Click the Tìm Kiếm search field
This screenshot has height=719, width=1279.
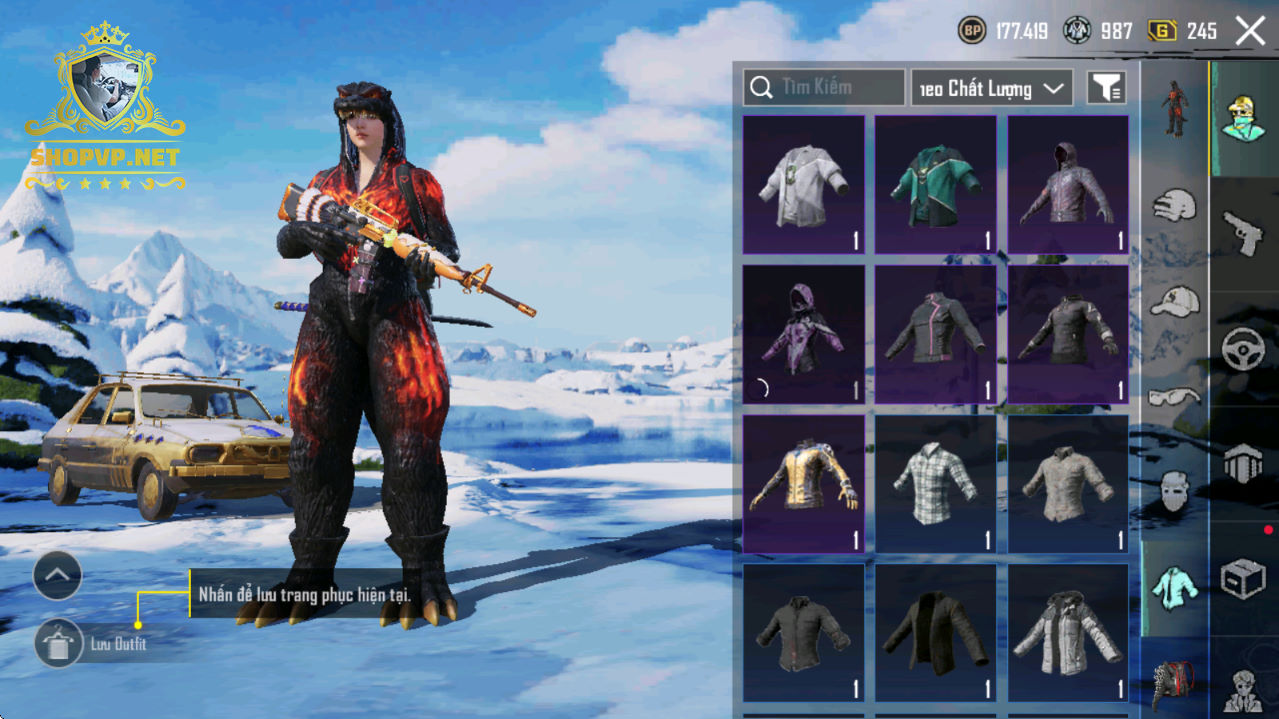[824, 88]
